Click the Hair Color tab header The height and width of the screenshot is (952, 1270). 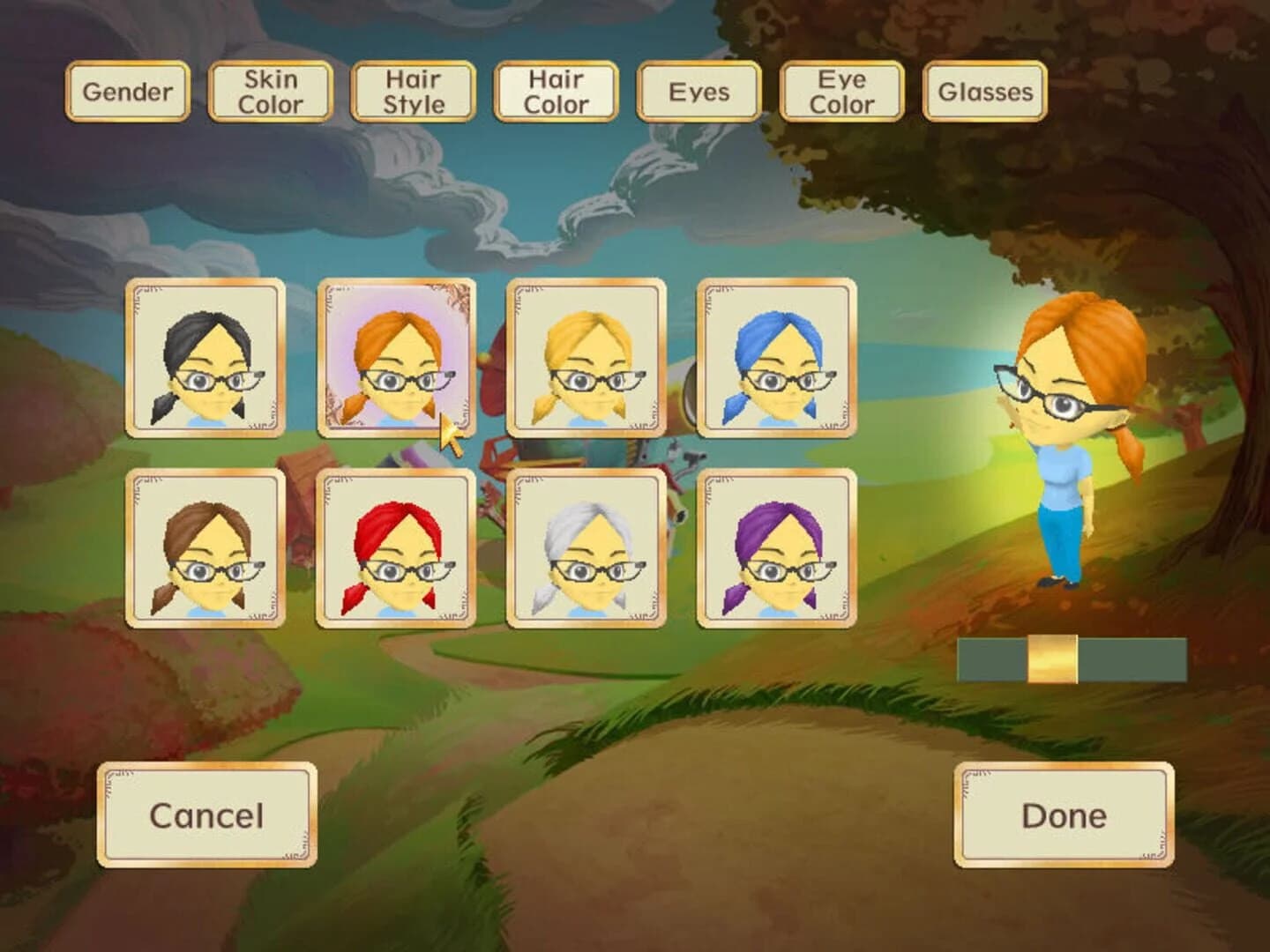[x=556, y=89]
